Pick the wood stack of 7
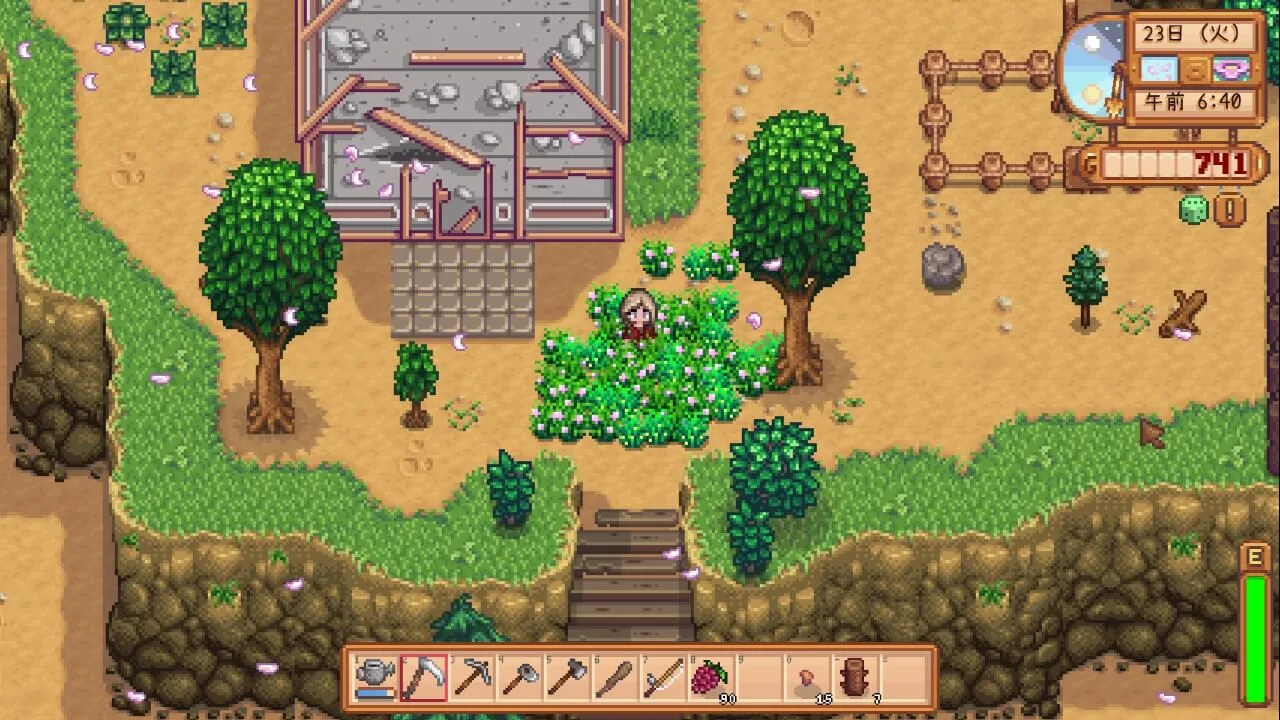Image resolution: width=1280 pixels, height=720 pixels. (x=855, y=678)
